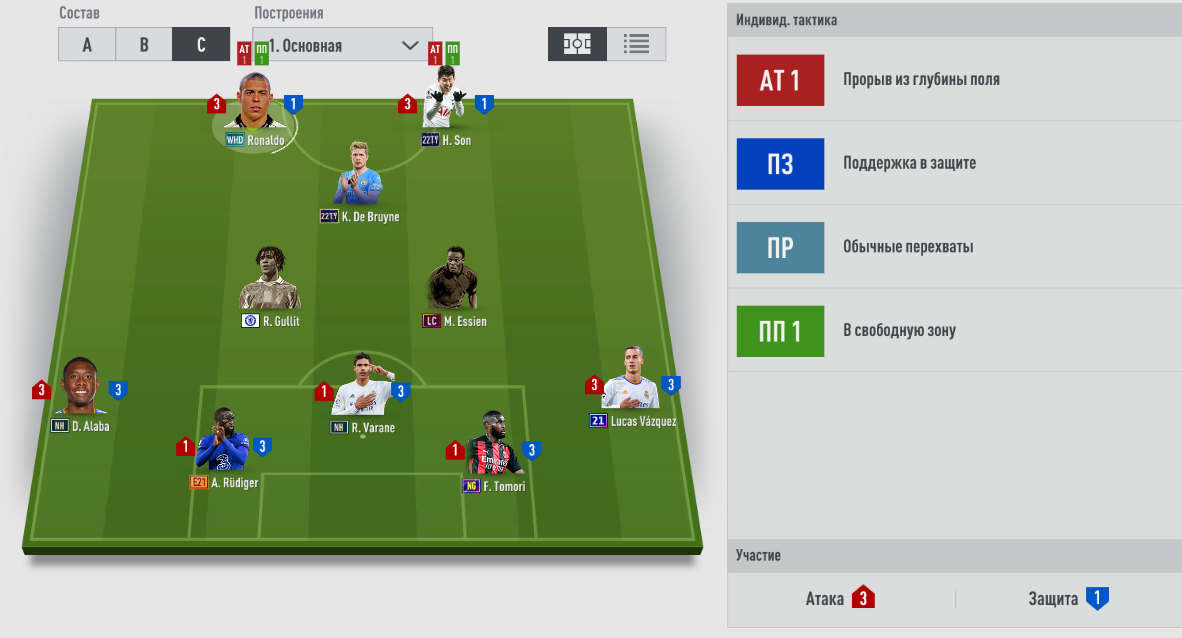Switch to pitch formation view

[x=577, y=44]
